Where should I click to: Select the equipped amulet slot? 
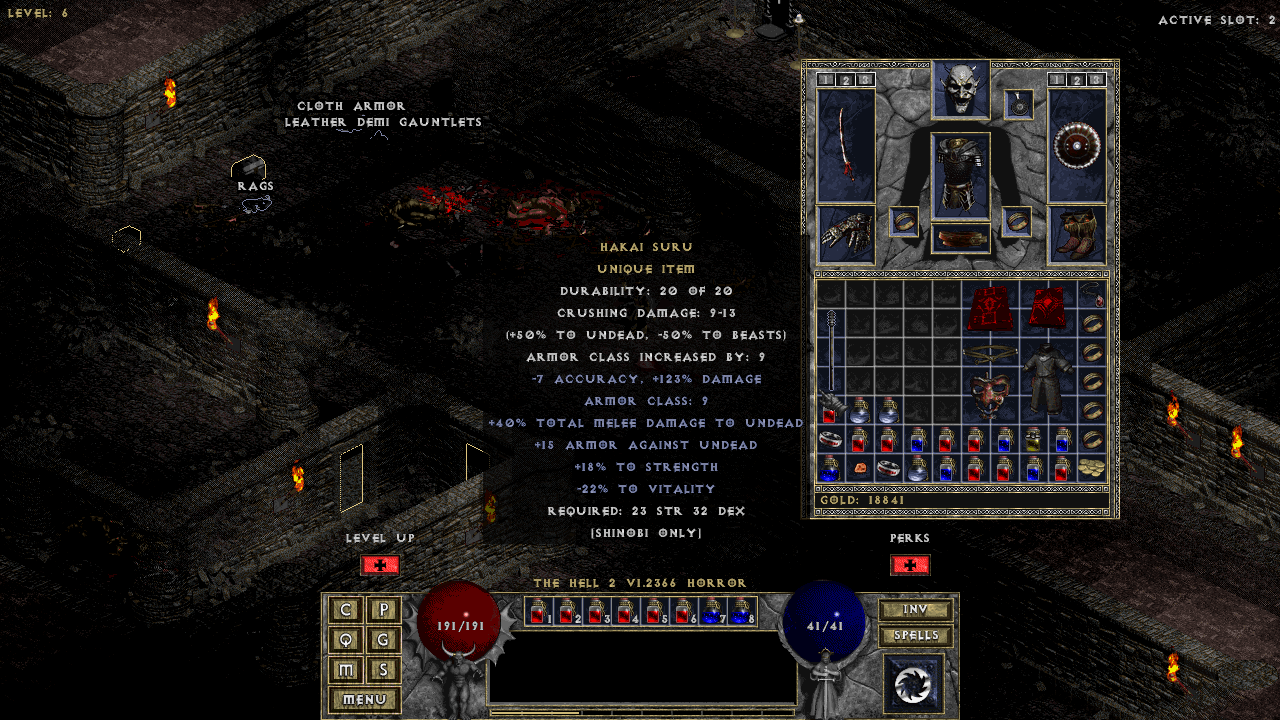(1019, 104)
